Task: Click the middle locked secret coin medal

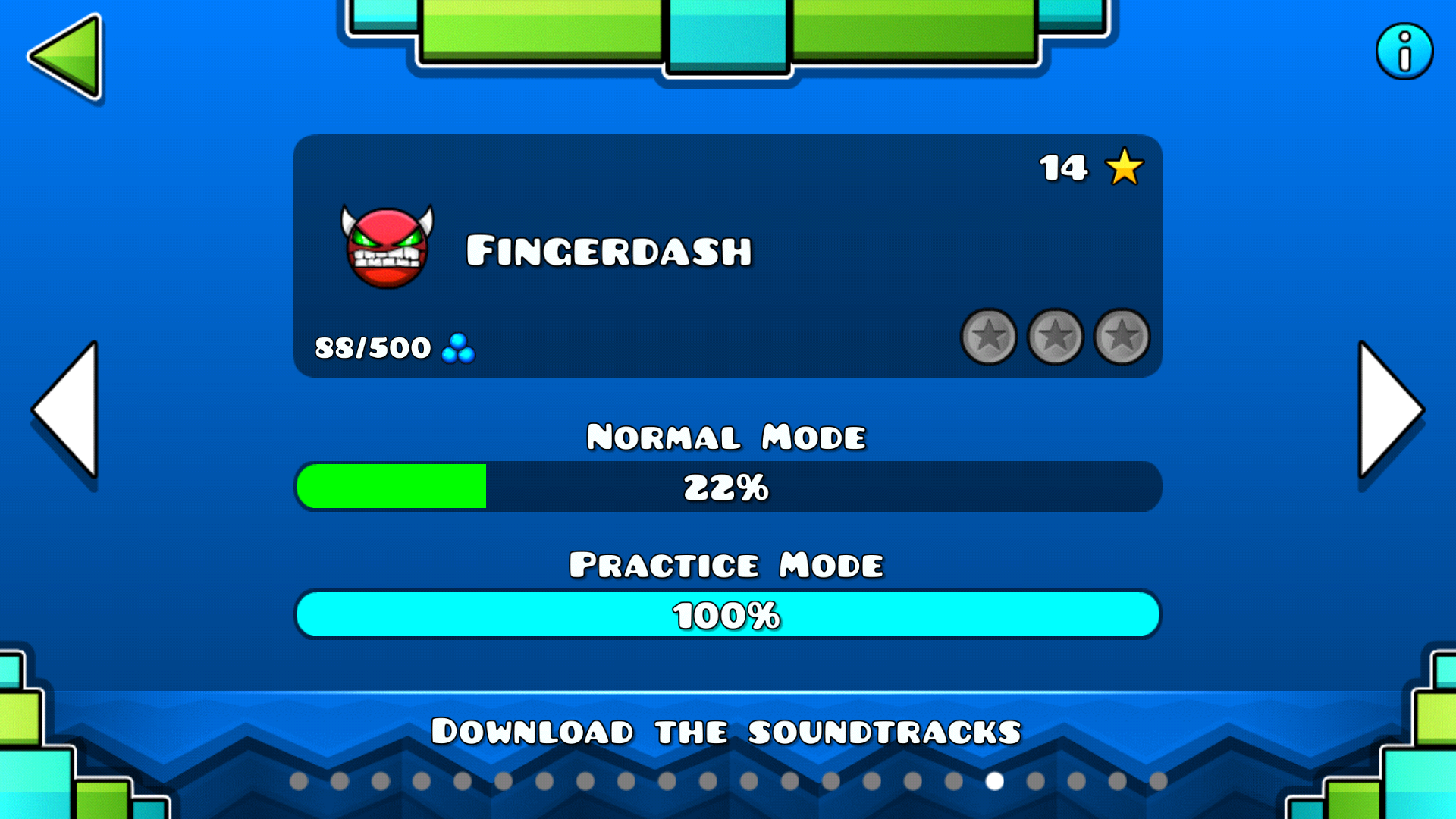Action: pos(1055,338)
